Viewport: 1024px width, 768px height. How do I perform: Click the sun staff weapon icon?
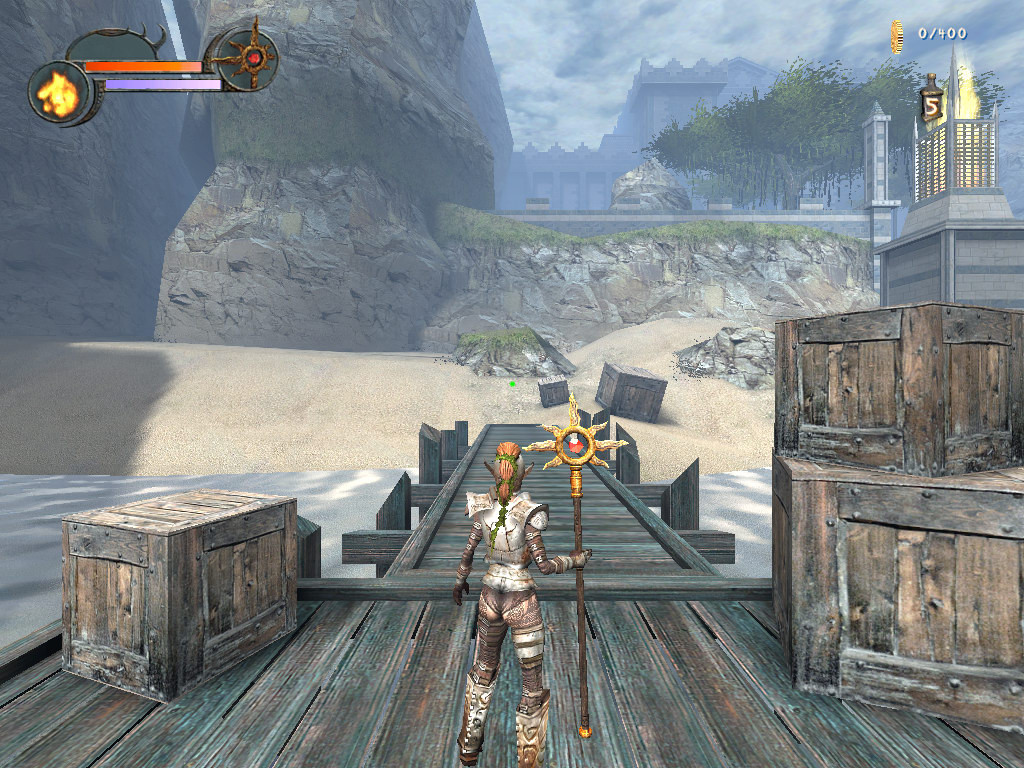tap(246, 58)
